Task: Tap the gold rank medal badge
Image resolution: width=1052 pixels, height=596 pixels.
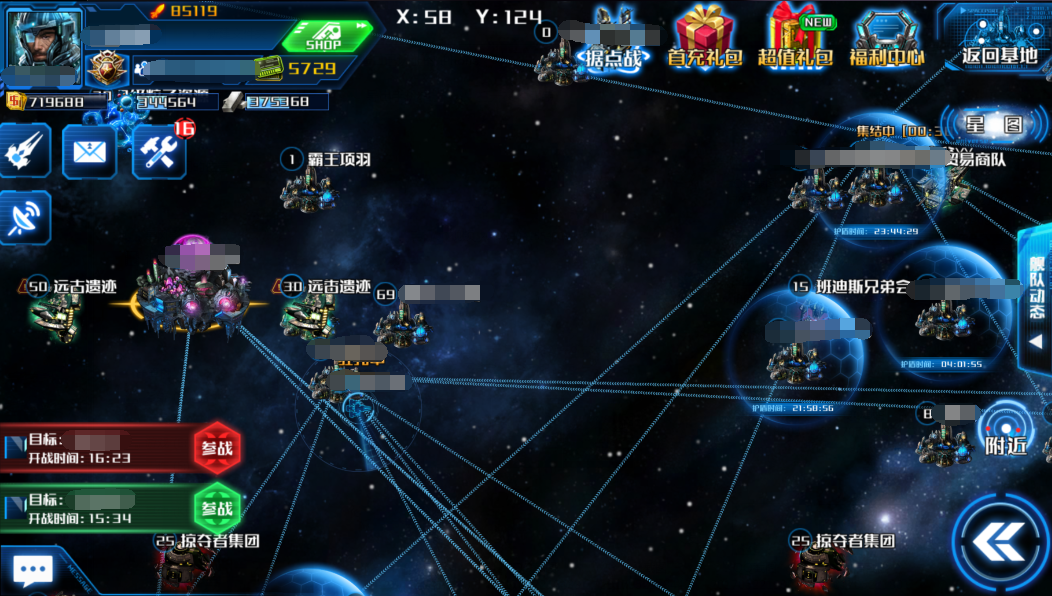Action: point(106,69)
